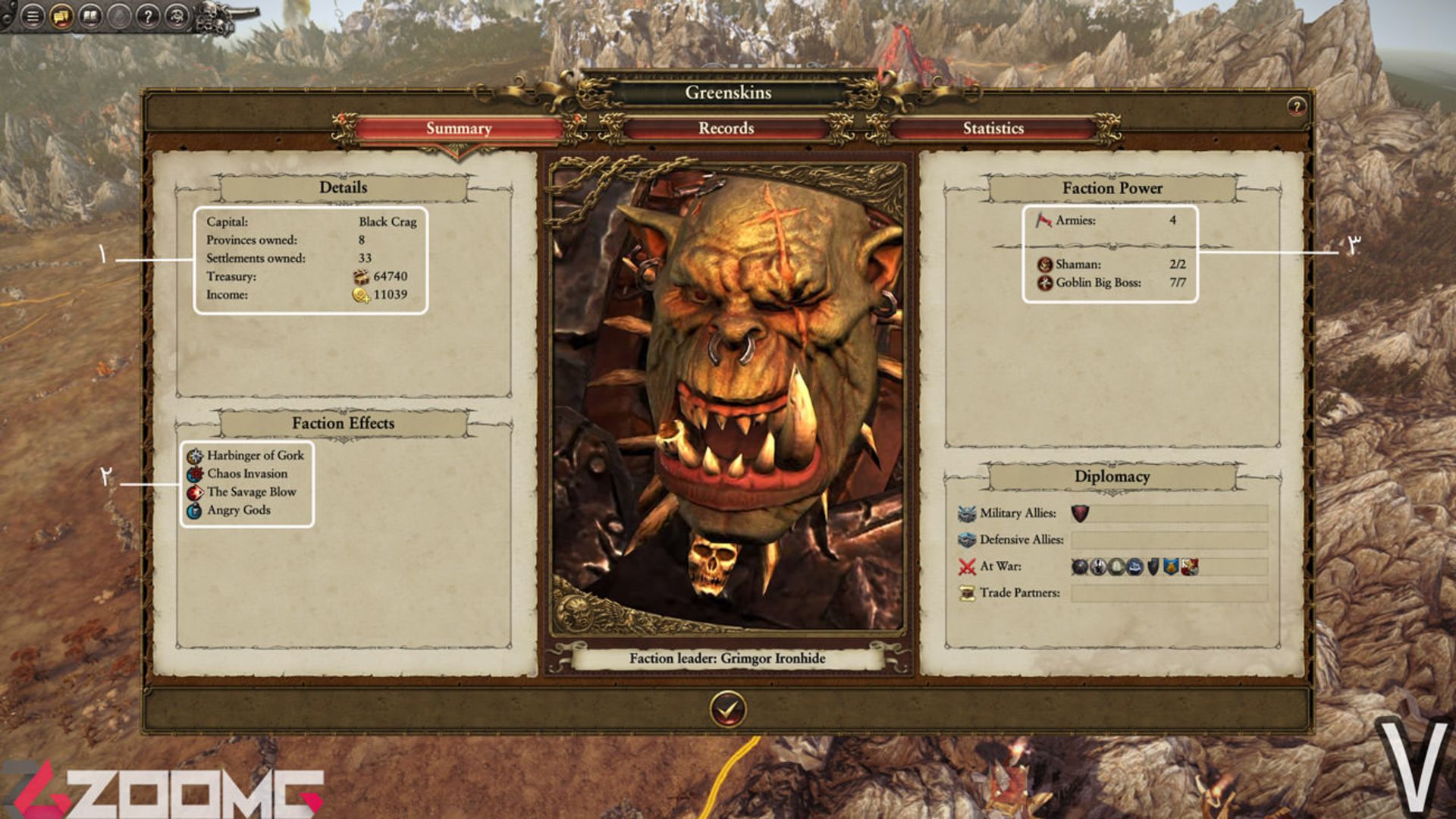Select the Summary tab
The height and width of the screenshot is (819, 1456).
[x=458, y=128]
